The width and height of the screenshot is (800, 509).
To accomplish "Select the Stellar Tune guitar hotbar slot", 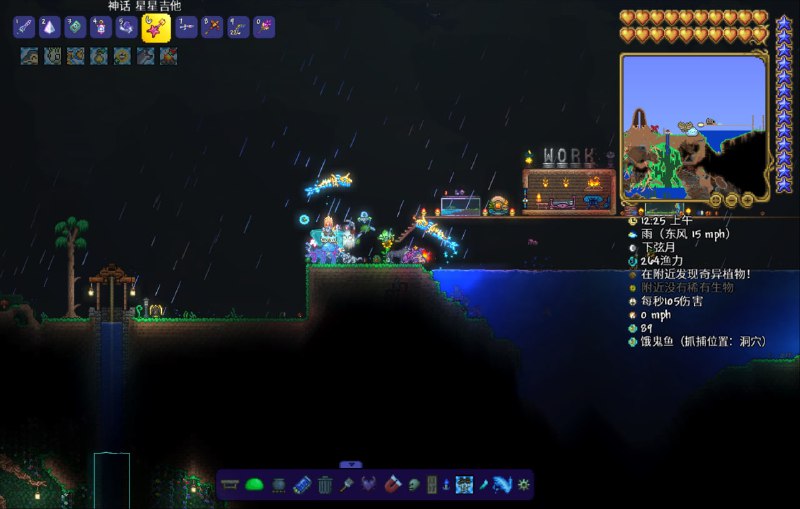I will 154,28.
